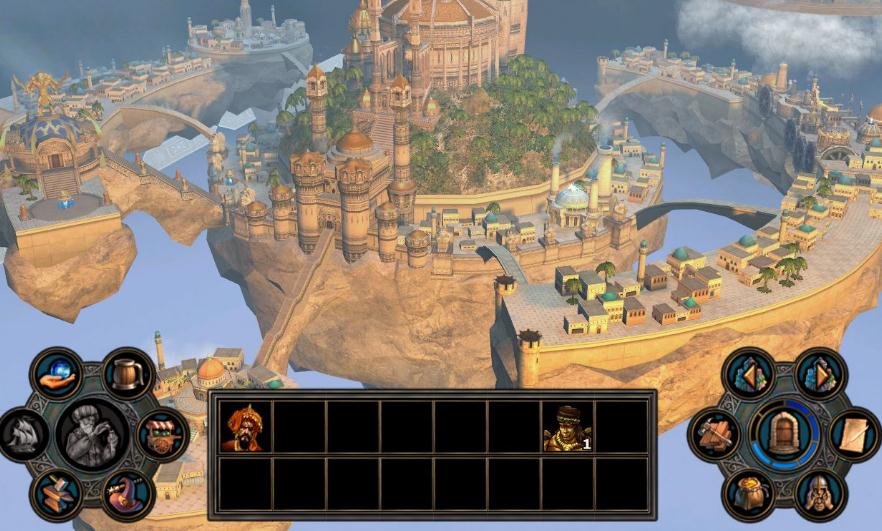Leave town through the stone door button
Image resolution: width=882 pixels, height=531 pixels.
click(x=785, y=434)
